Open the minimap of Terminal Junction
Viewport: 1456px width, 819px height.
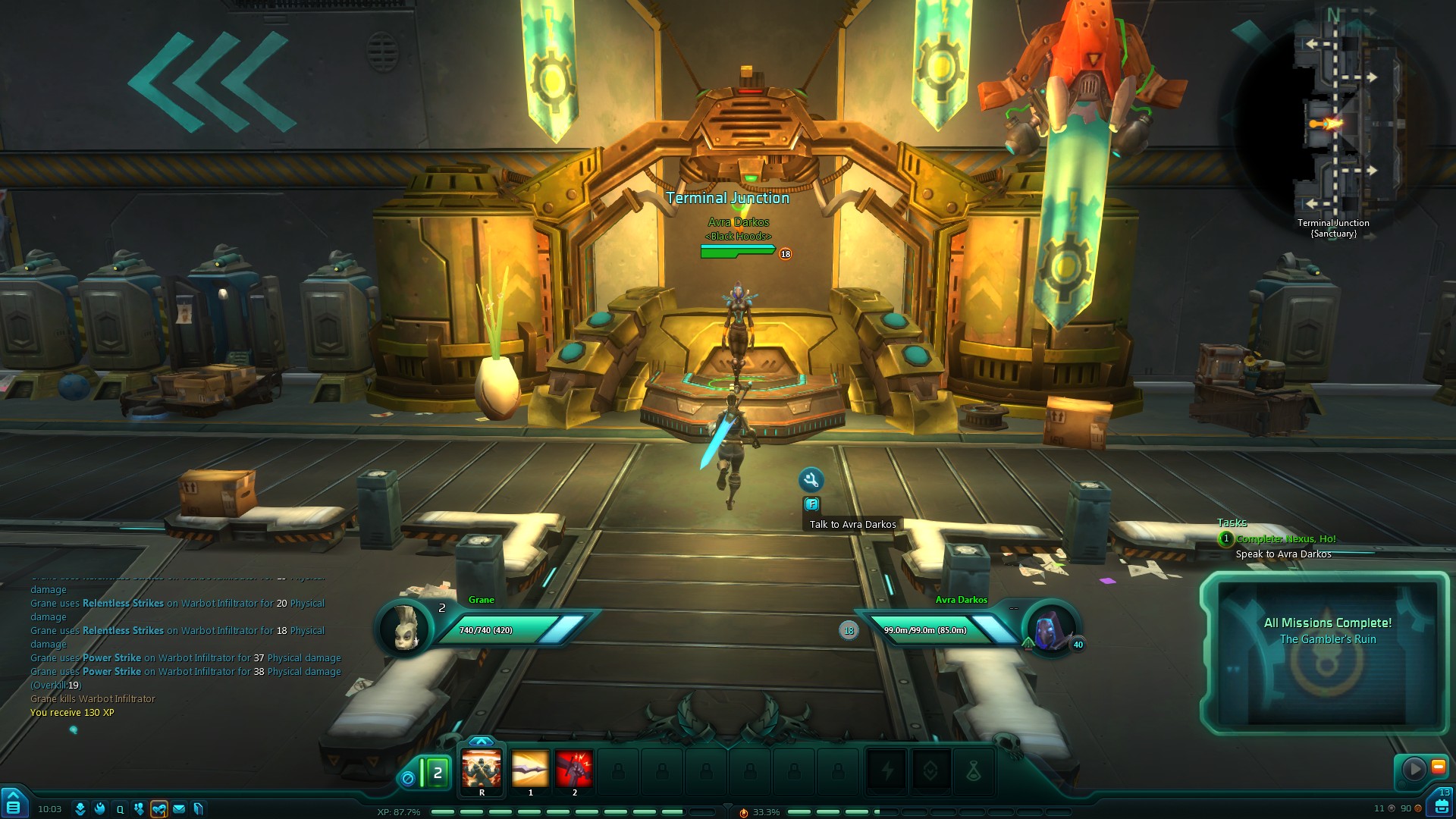pyautogui.click(x=1336, y=121)
